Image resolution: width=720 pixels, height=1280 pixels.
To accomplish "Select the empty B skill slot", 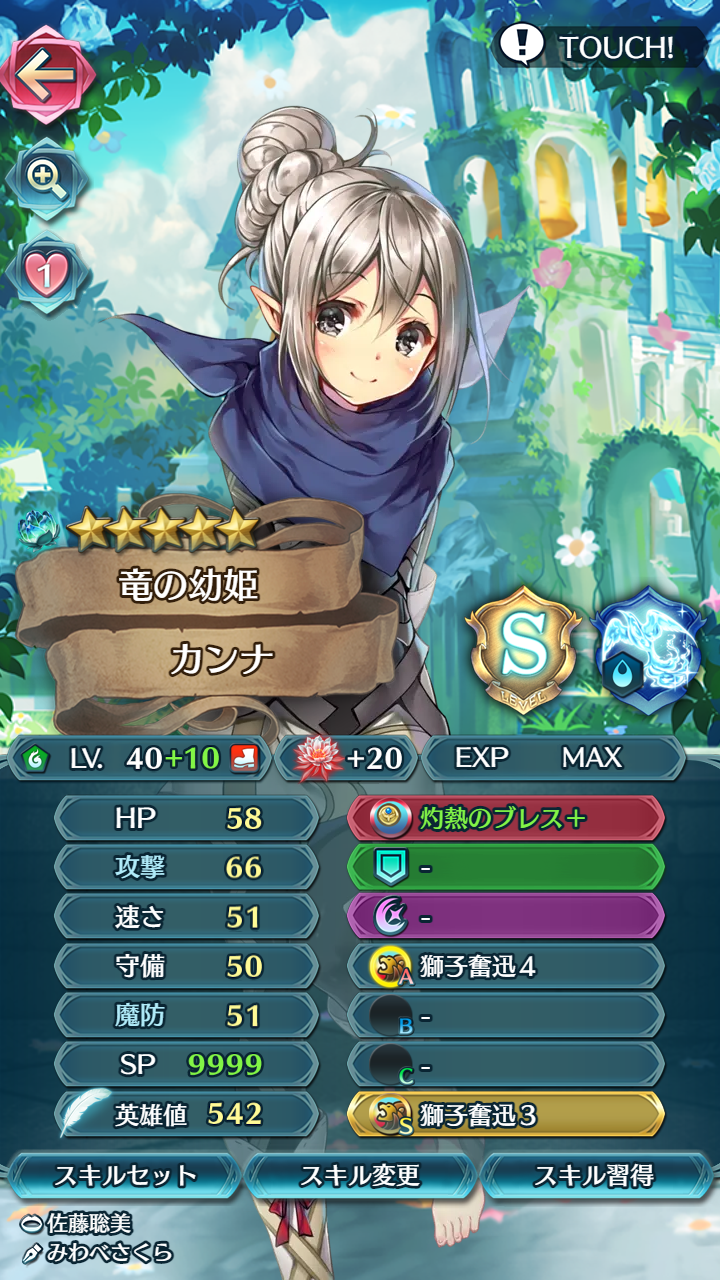I will (x=506, y=1016).
